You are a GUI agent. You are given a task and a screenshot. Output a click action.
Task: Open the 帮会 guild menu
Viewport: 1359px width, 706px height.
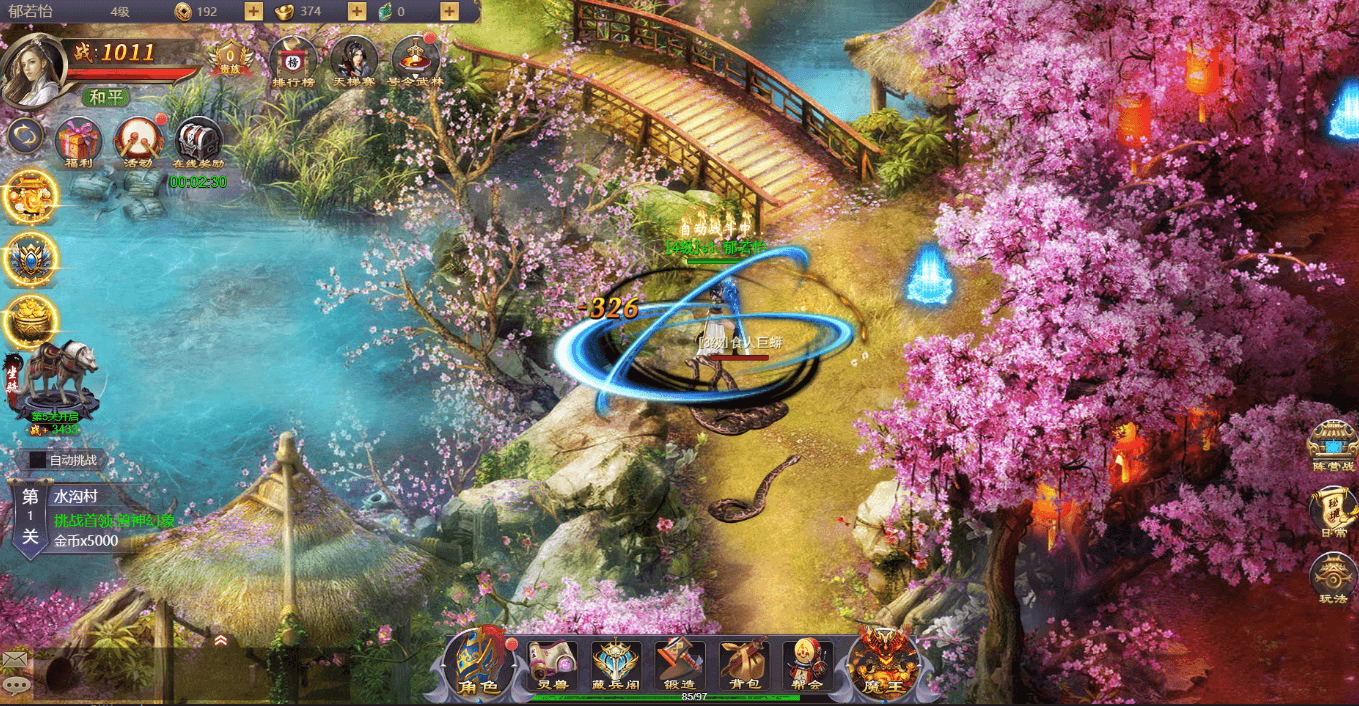pos(807,664)
